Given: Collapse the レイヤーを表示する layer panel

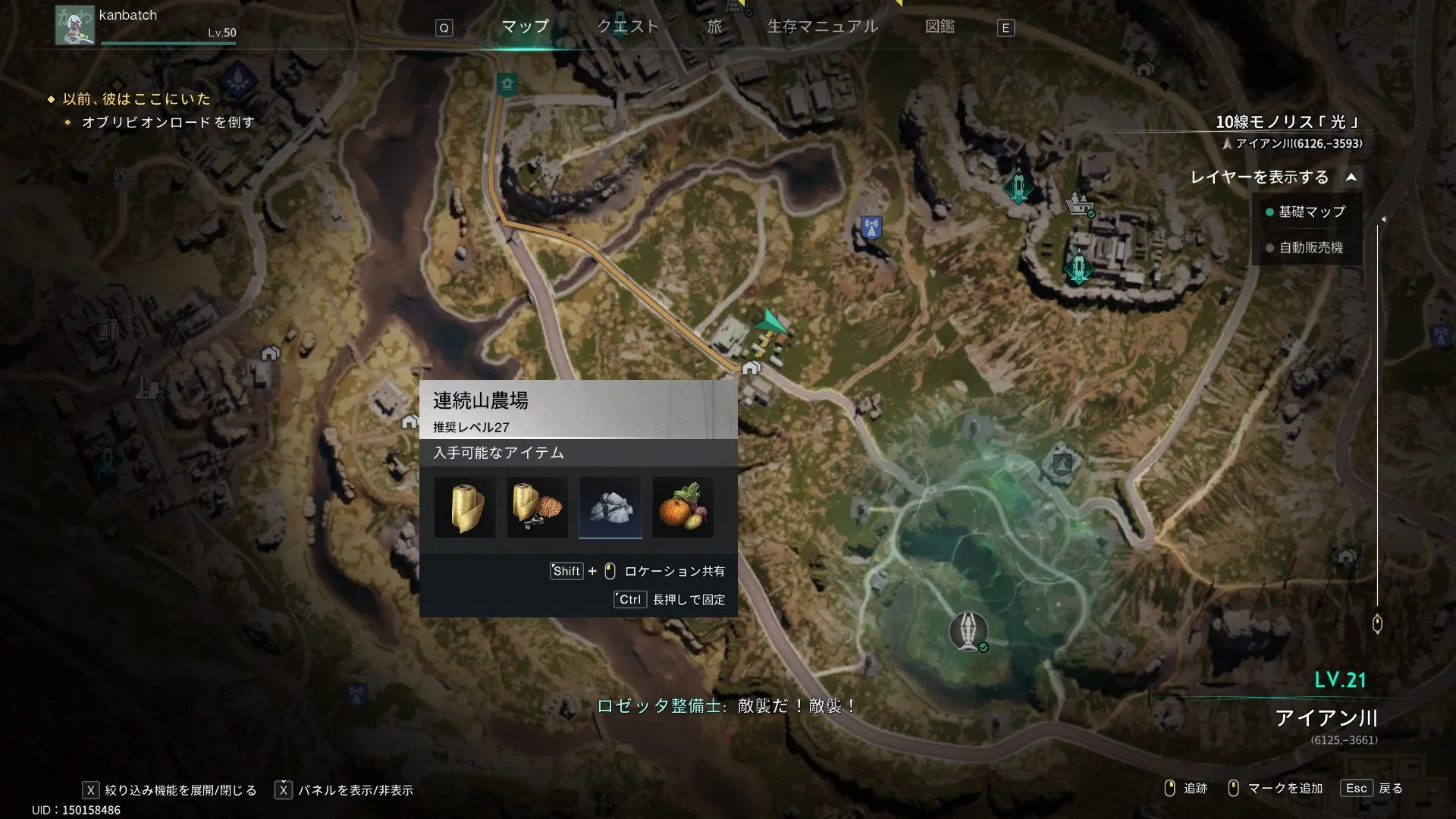Looking at the screenshot, I should pos(1351,177).
